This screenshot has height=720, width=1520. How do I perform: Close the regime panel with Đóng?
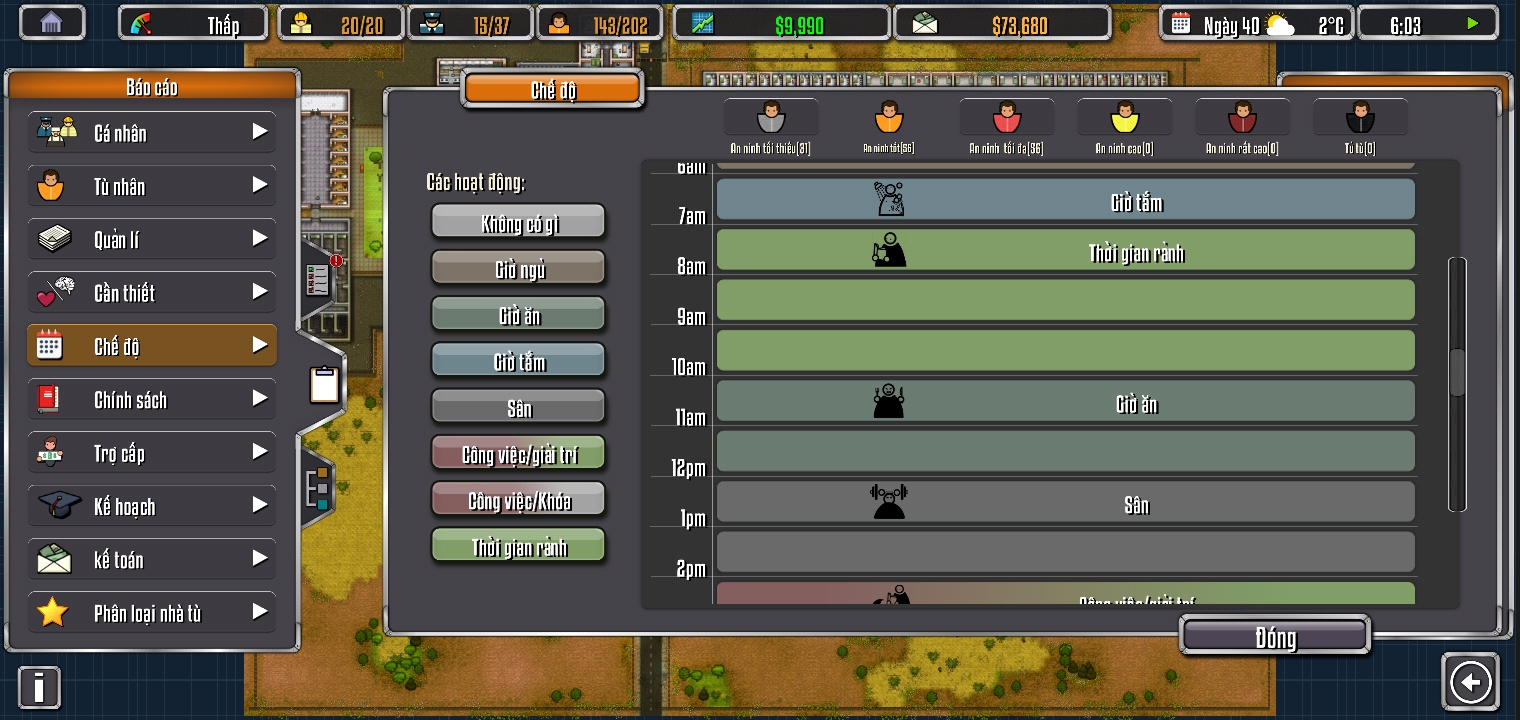[1274, 637]
